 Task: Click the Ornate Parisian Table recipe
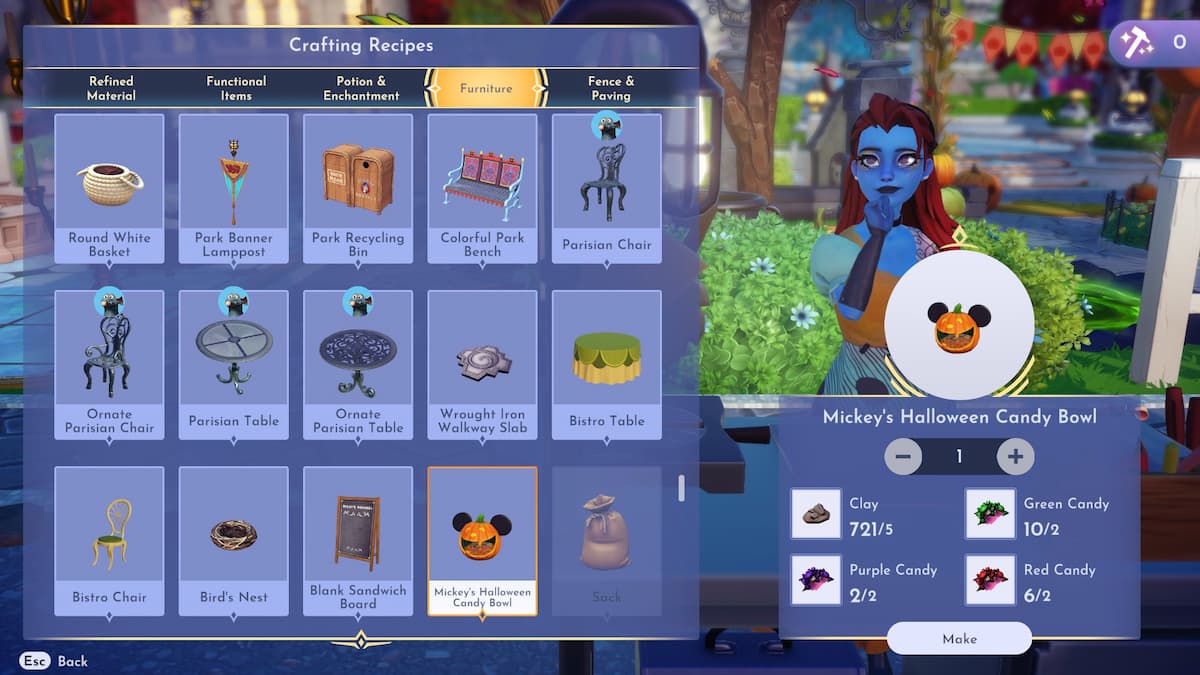tap(358, 364)
